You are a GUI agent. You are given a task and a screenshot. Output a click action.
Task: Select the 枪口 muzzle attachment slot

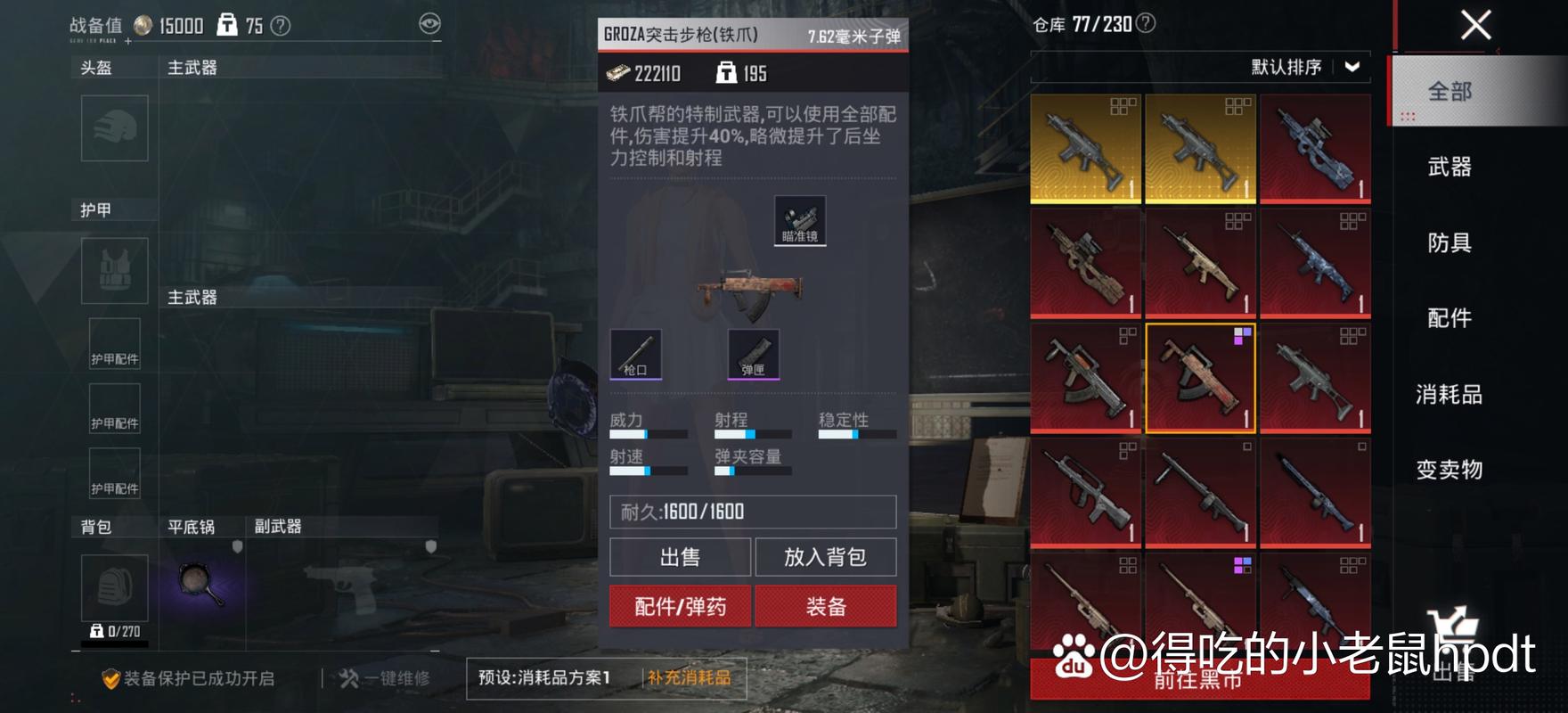pos(636,355)
